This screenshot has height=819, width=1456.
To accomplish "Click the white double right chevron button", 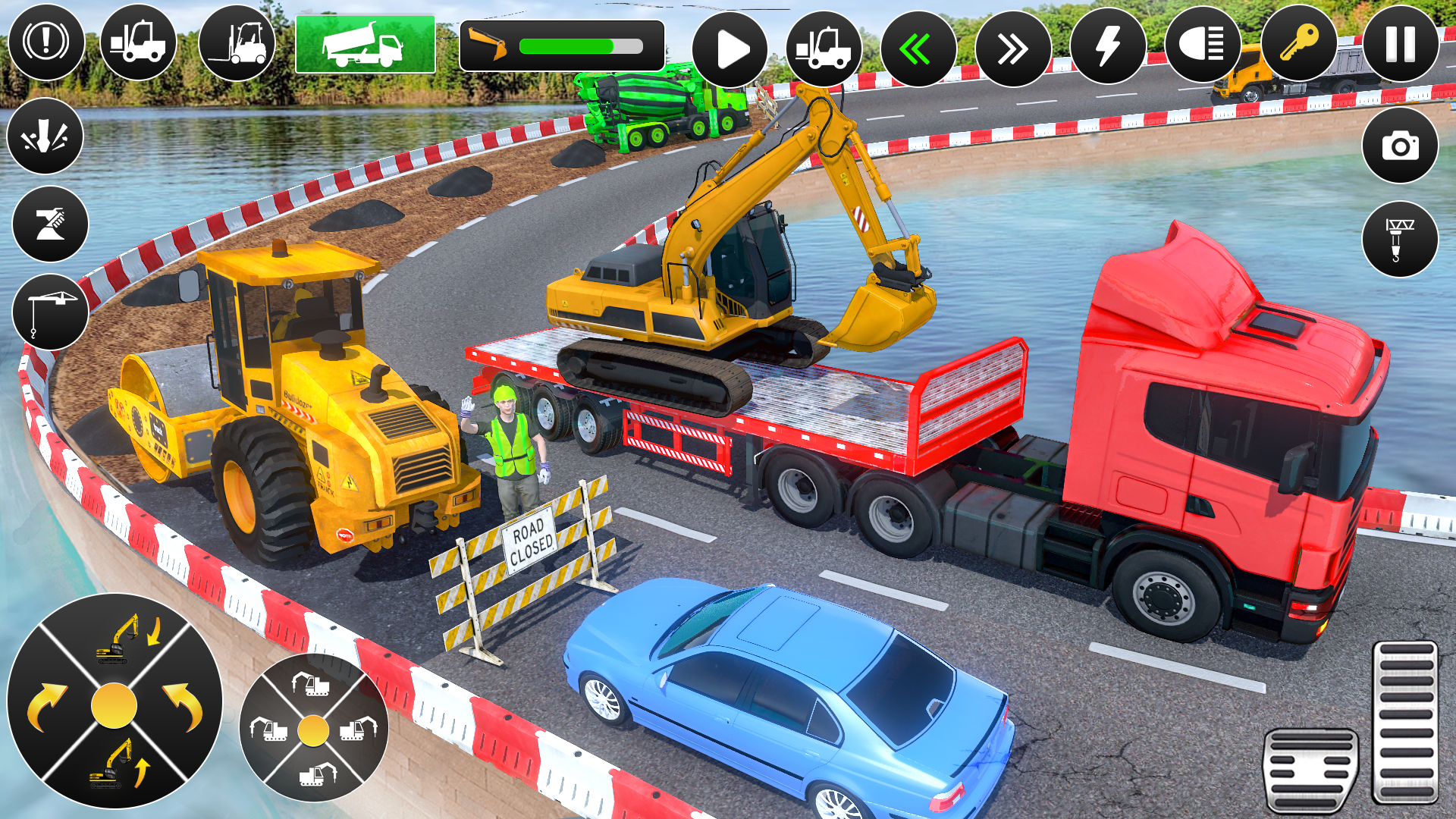I will tap(1013, 49).
